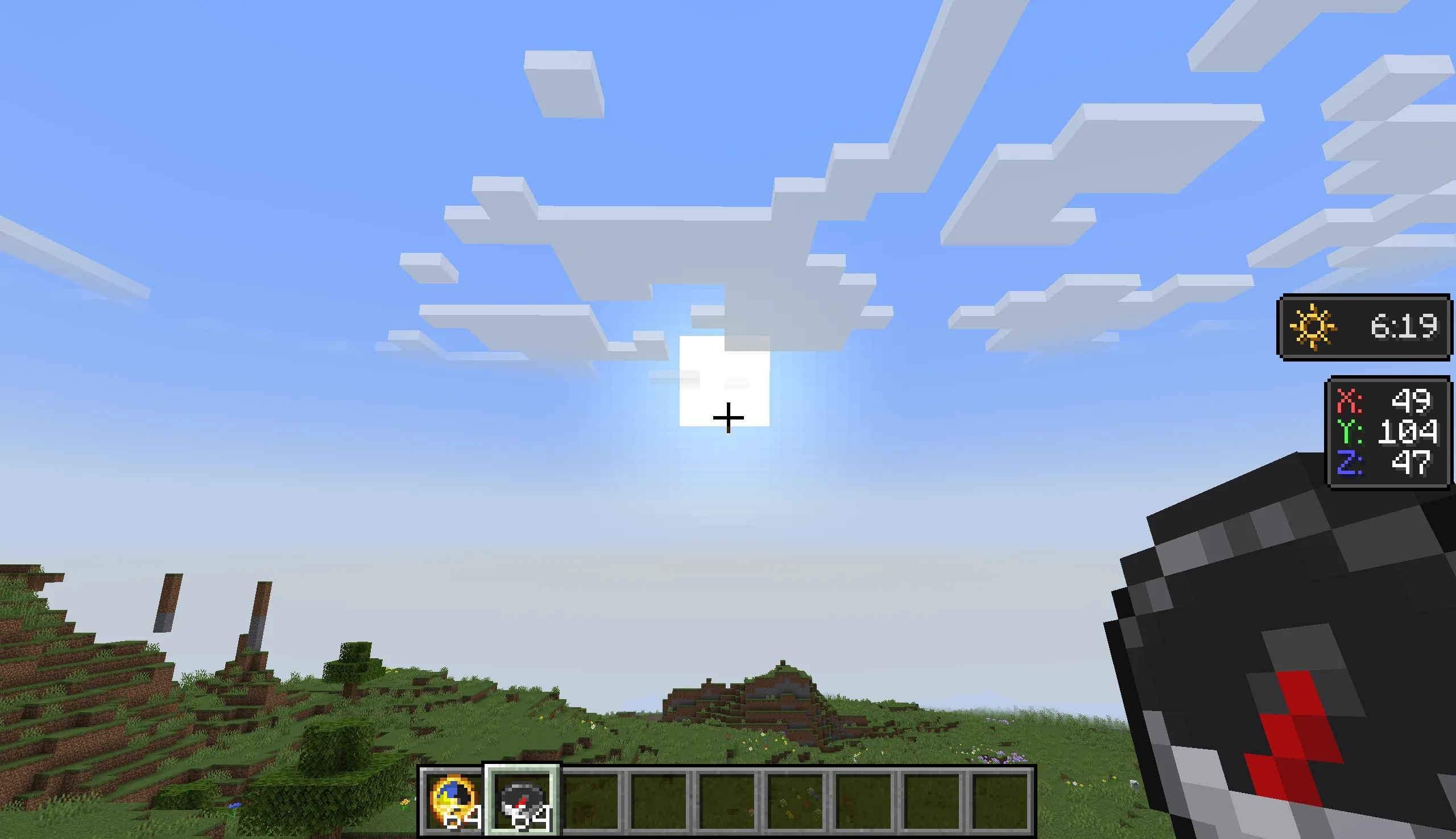Click the X coordinate value 49
Image resolution: width=1456 pixels, height=839 pixels.
1411,402
